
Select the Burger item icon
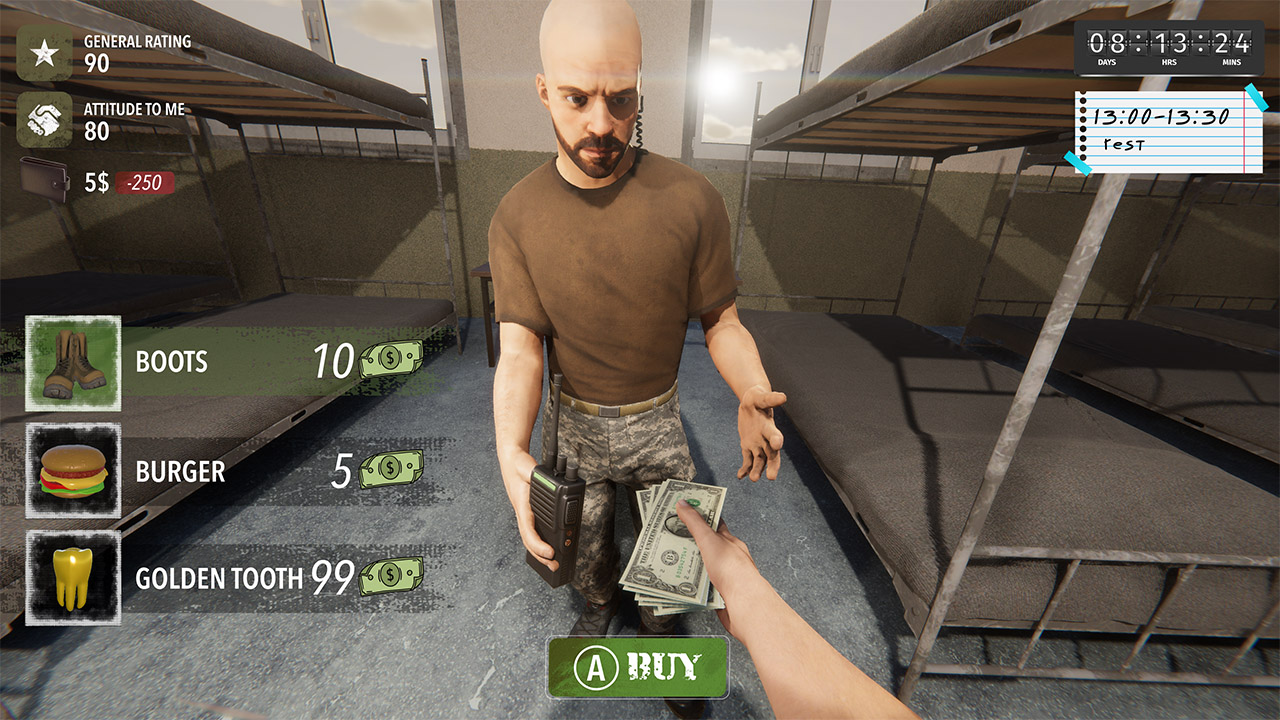[74, 473]
